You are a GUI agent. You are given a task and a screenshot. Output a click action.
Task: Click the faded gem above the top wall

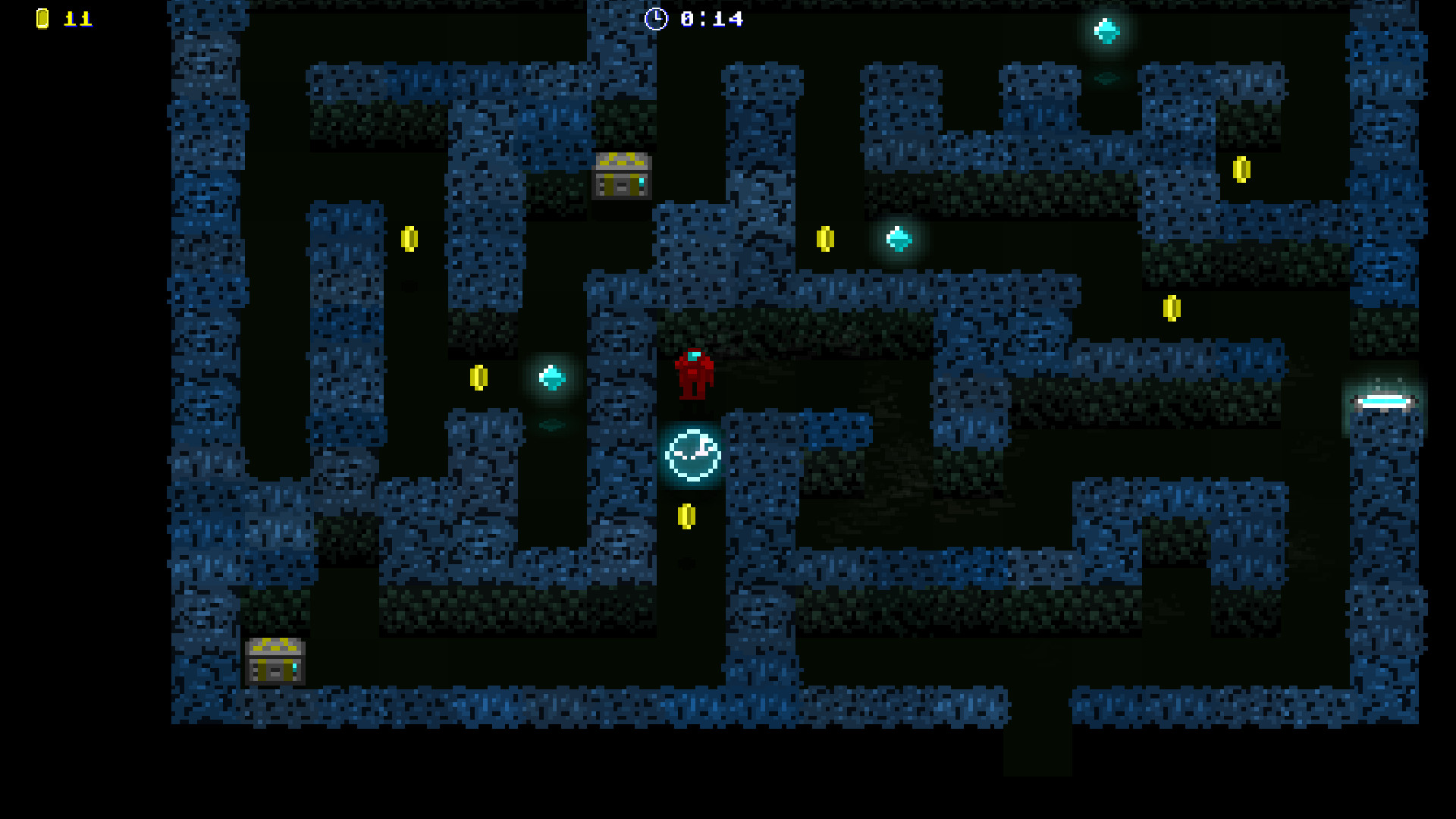(x=1106, y=79)
